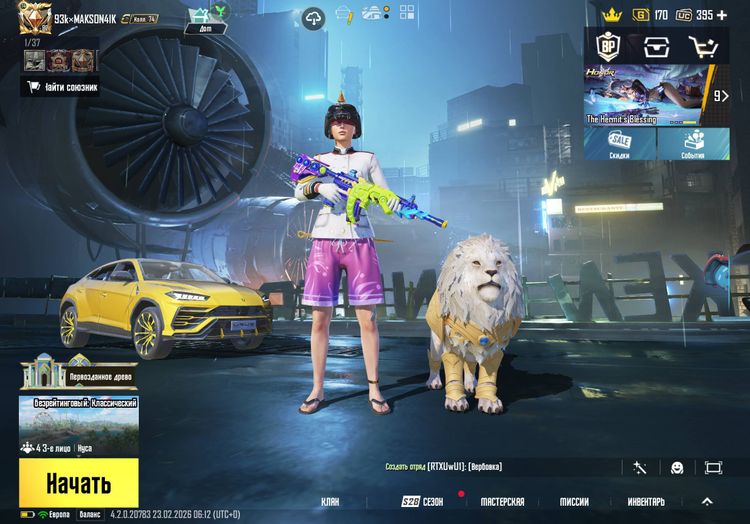Open the cloud download icon

click(314, 18)
